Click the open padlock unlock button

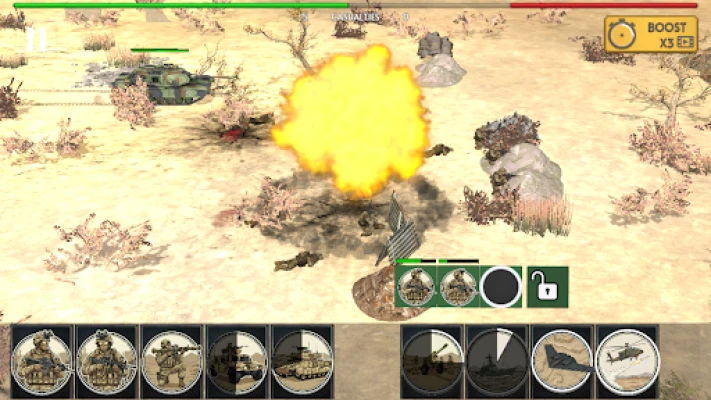(x=547, y=287)
